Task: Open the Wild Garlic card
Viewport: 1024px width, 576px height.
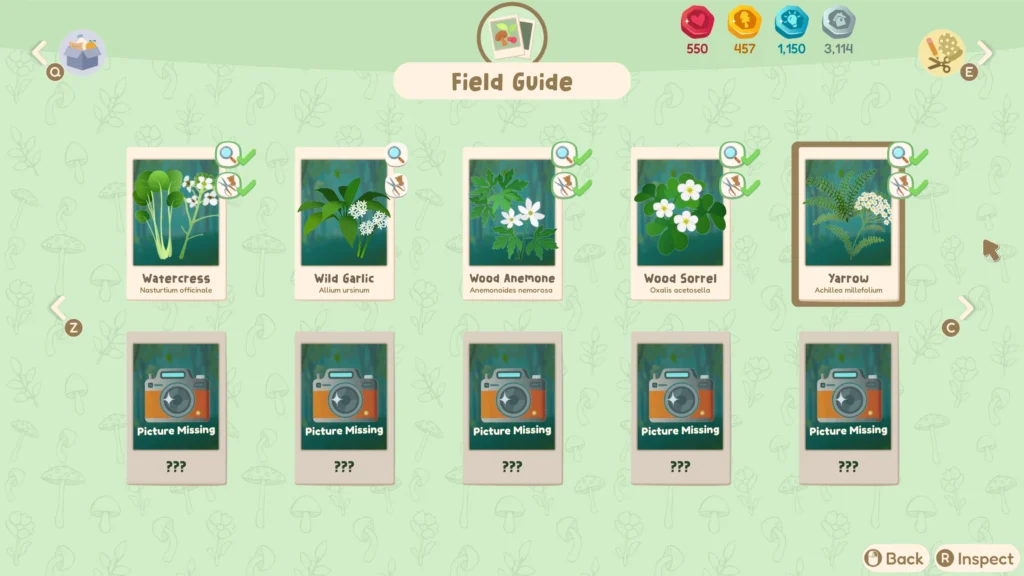Action: pos(344,225)
